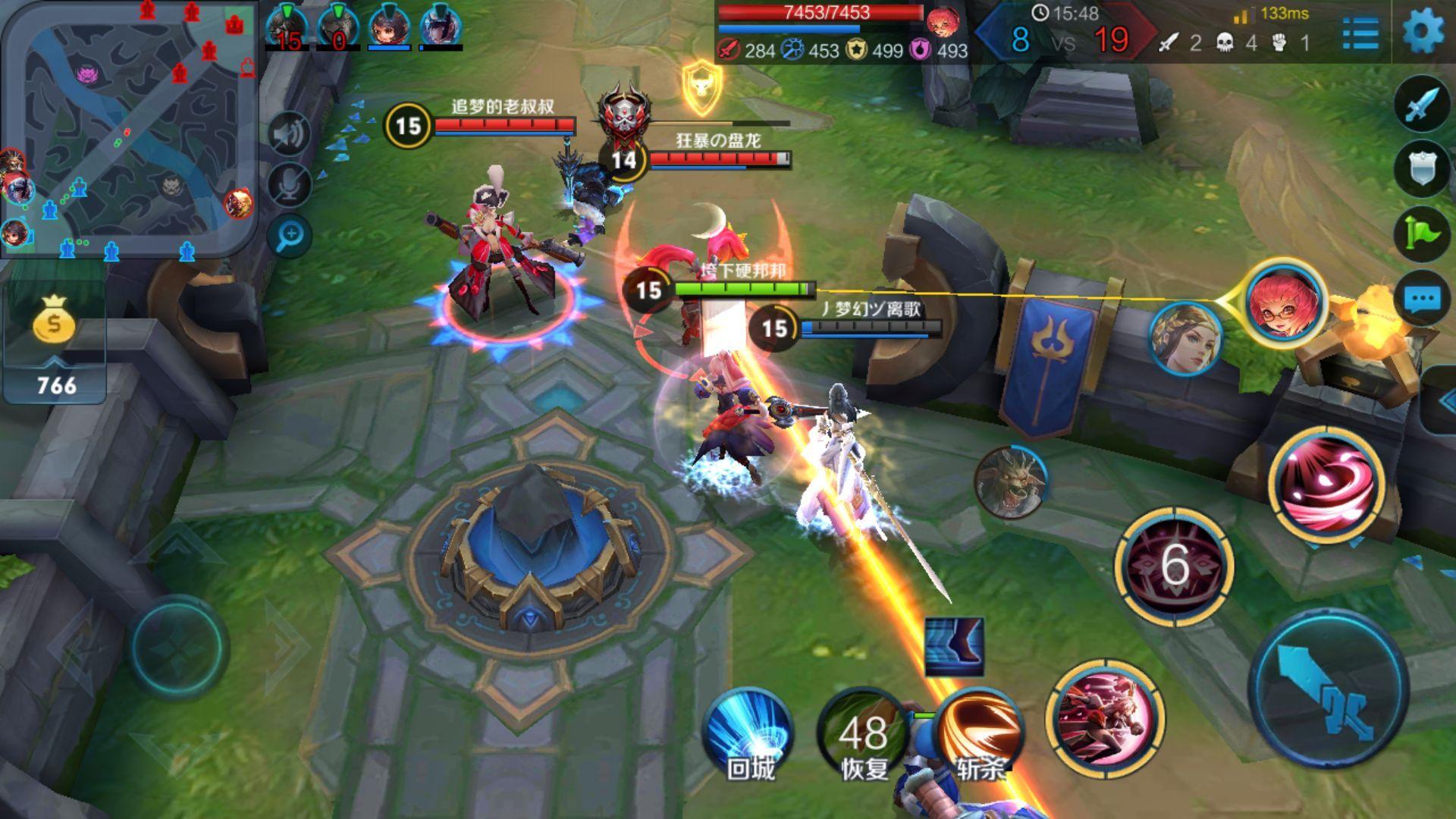Target the blonde enemy hero portrait
Viewport: 1456px width, 819px height.
point(1185,339)
